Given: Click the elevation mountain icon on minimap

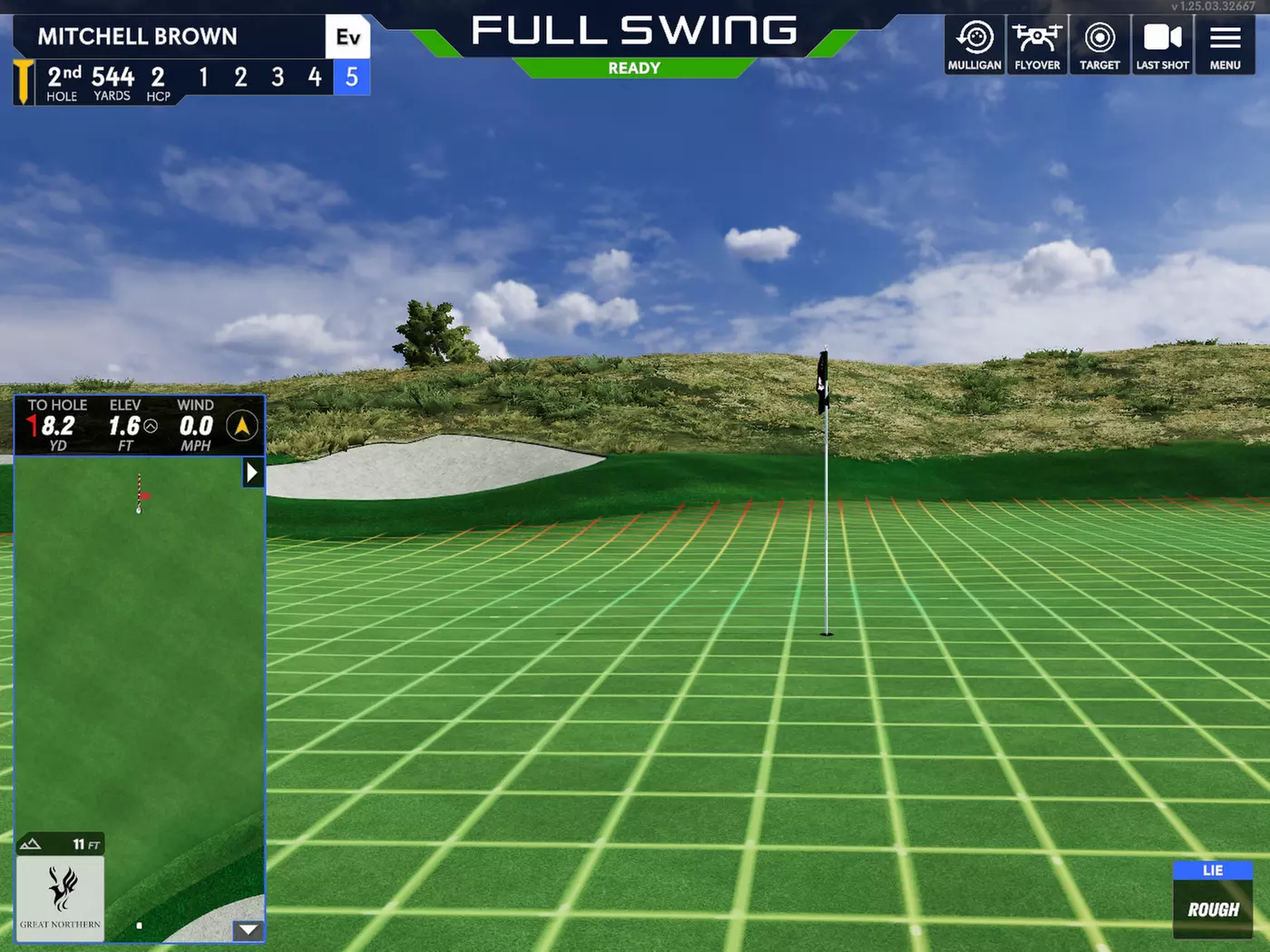Looking at the screenshot, I should [32, 843].
